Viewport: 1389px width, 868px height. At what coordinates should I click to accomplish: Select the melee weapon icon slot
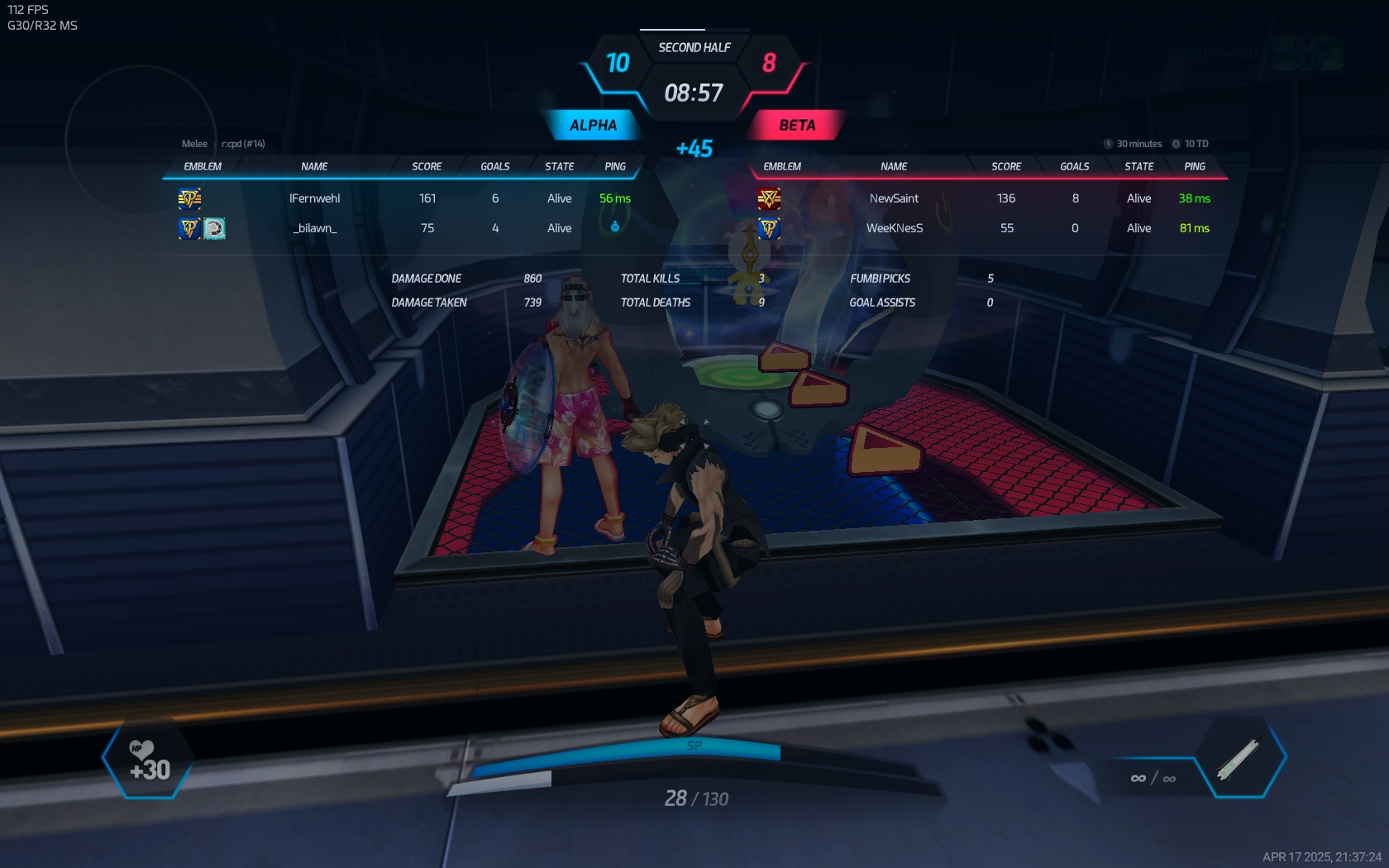[x=1239, y=759]
